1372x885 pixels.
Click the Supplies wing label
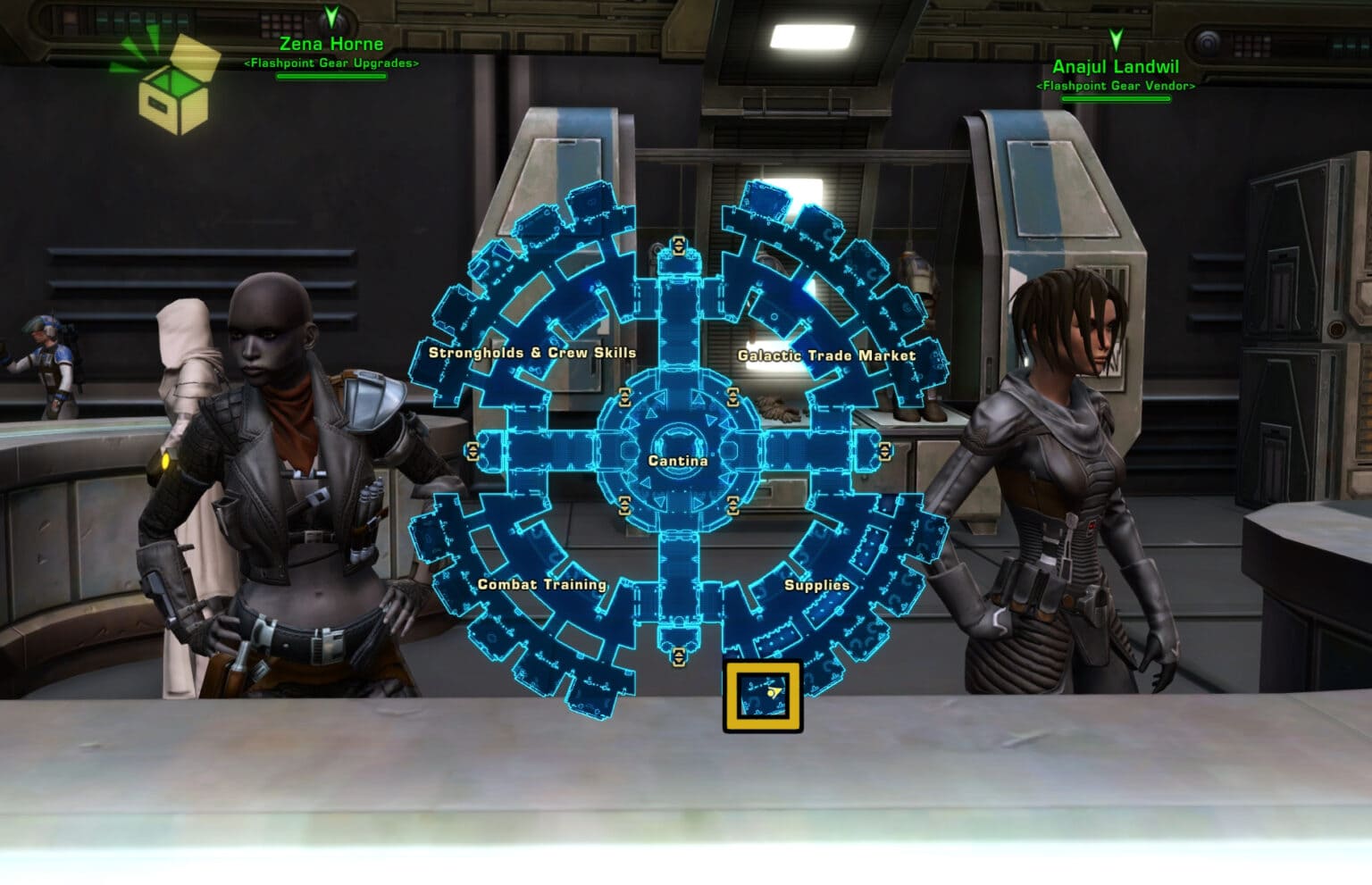click(x=816, y=585)
